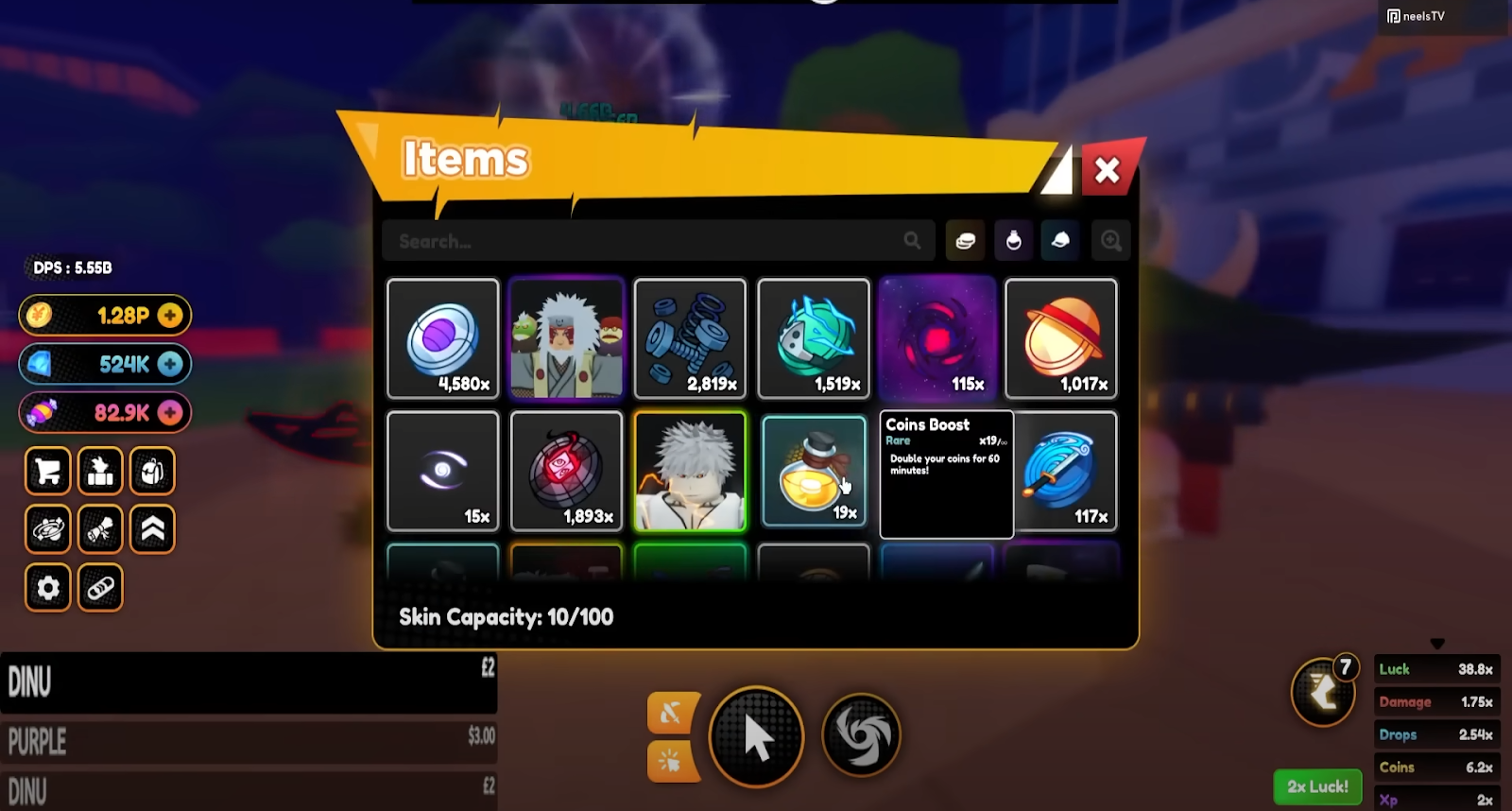Screen dimensions: 1512x811
Task: Add more coins with the plus button
Action: [170, 316]
